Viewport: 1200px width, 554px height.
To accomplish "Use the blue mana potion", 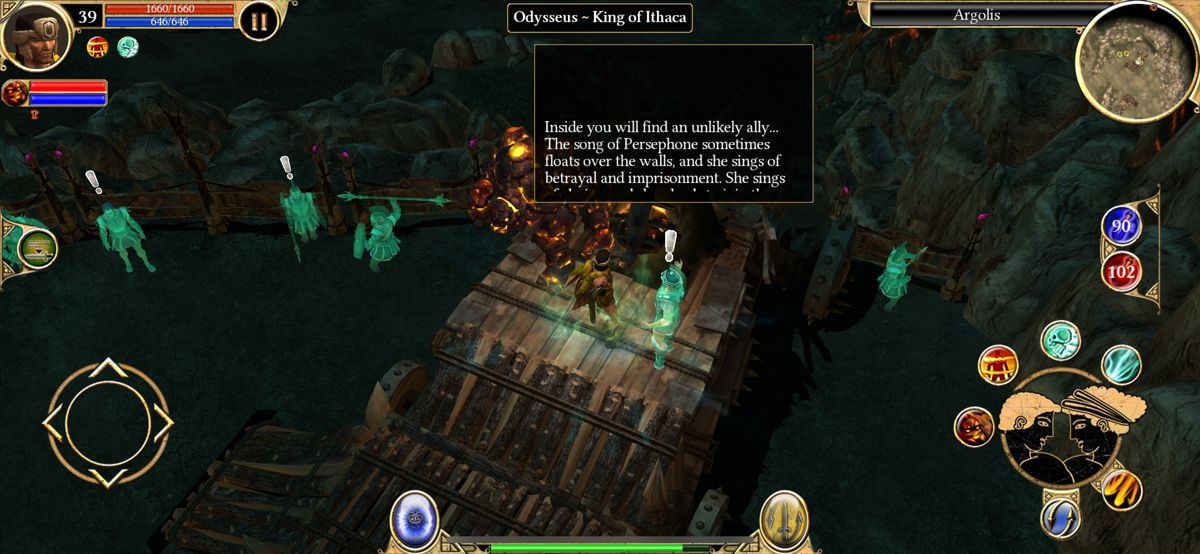I will click(x=1121, y=226).
